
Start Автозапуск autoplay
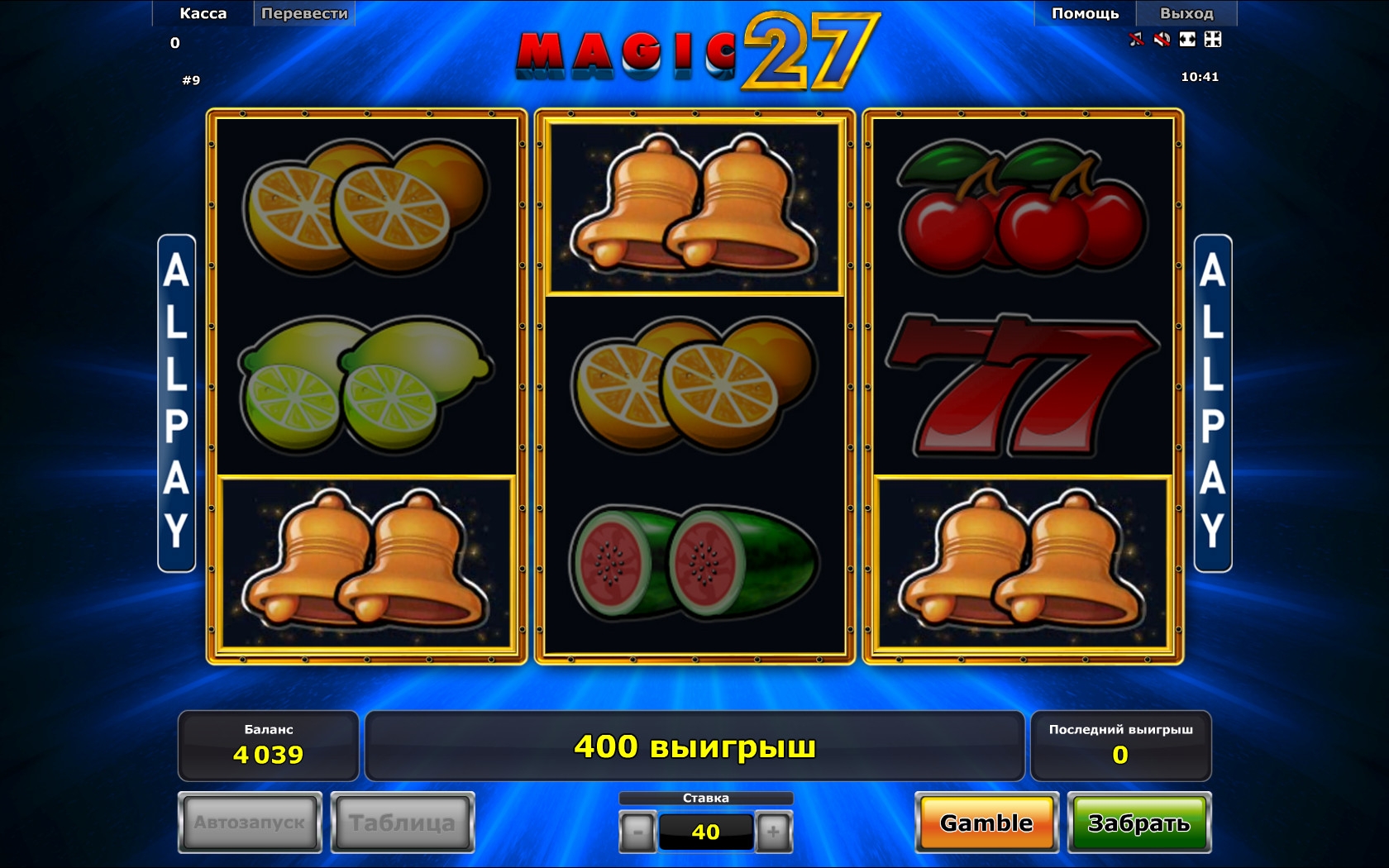[x=250, y=823]
